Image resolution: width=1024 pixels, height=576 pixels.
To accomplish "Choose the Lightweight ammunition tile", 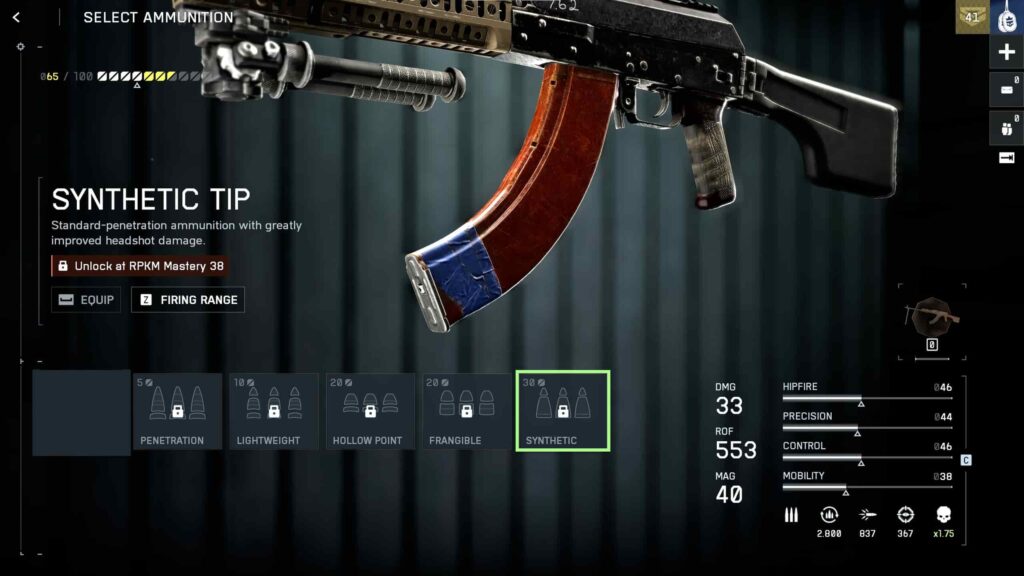I will pos(274,411).
